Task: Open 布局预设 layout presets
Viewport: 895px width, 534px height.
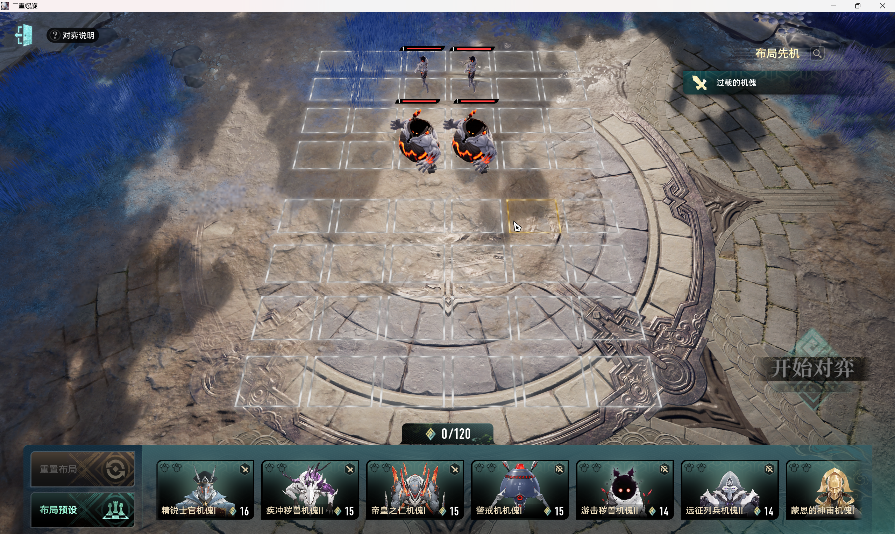Action: (x=81, y=509)
